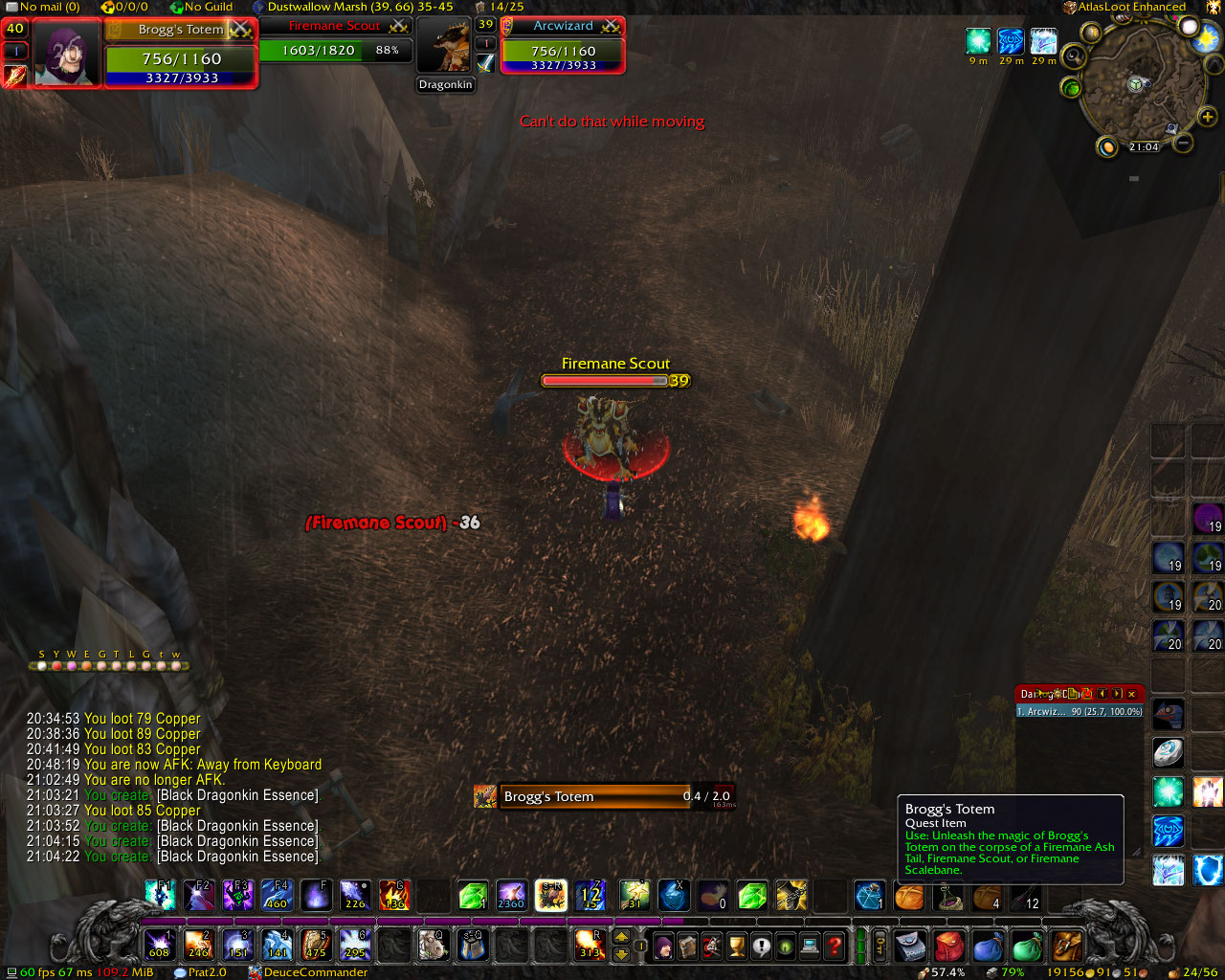Open the spellbook micro menu icon

[x=686, y=946]
